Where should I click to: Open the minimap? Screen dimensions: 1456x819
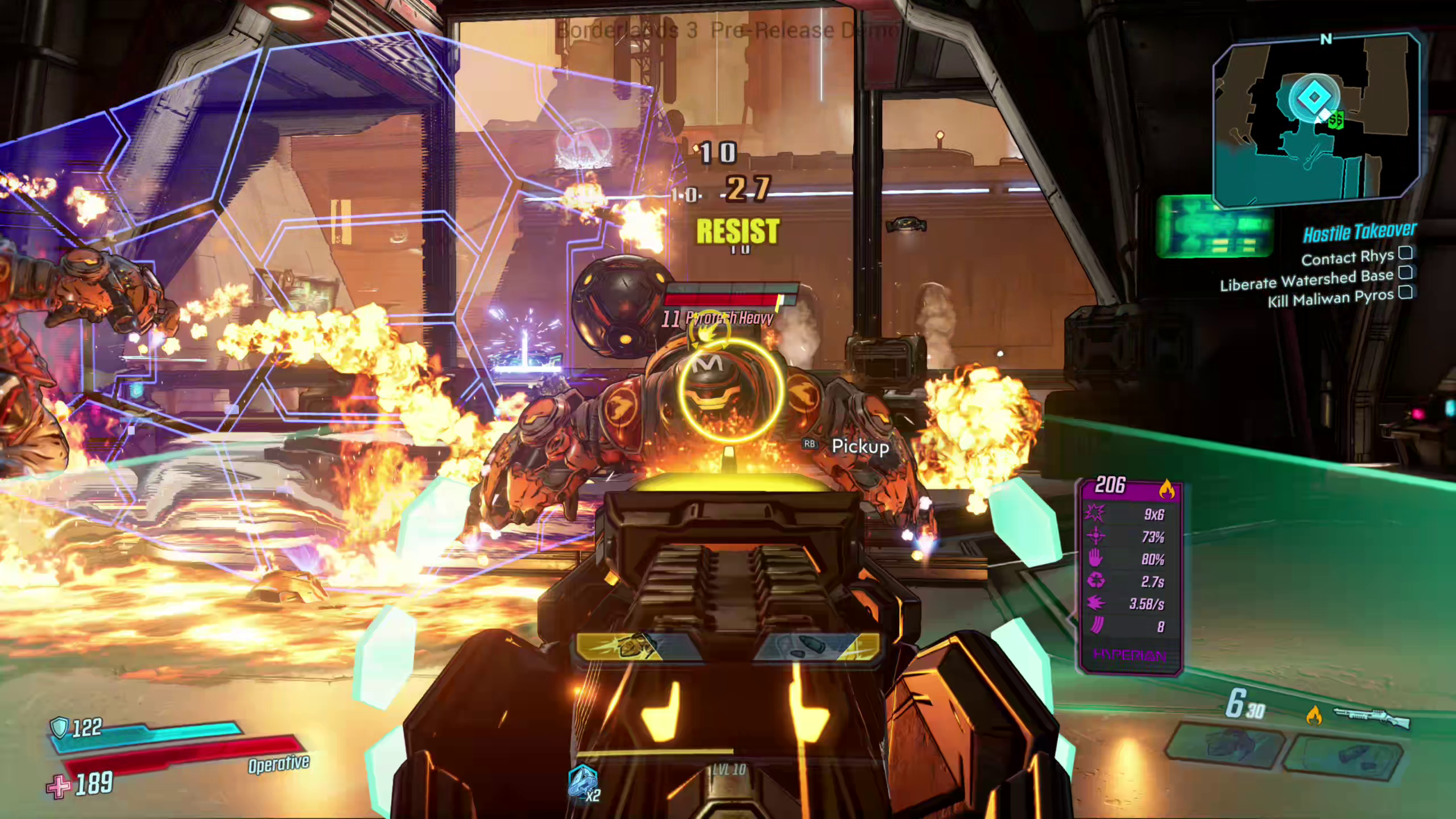[1317, 121]
